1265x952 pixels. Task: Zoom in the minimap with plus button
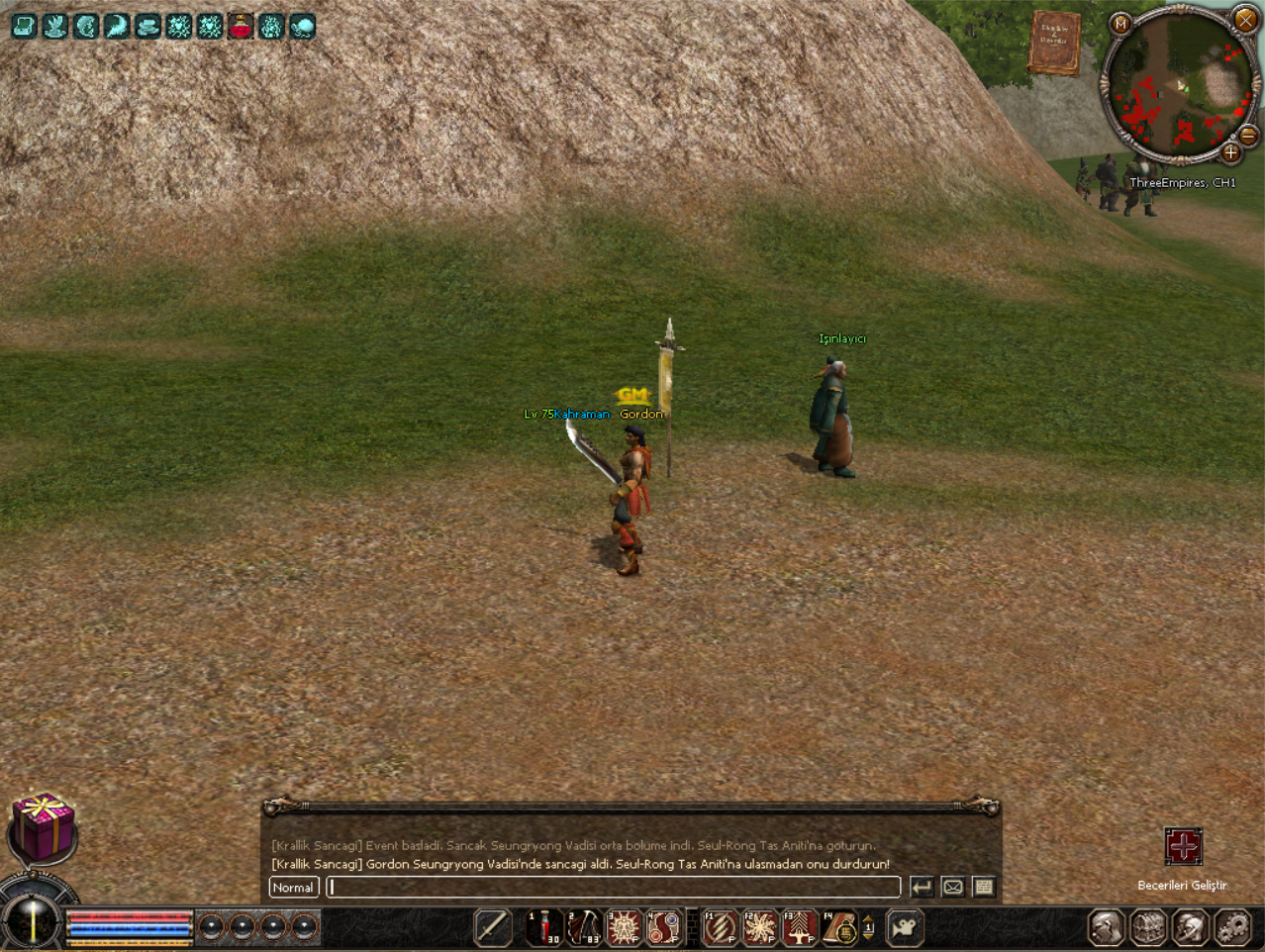[x=1230, y=152]
